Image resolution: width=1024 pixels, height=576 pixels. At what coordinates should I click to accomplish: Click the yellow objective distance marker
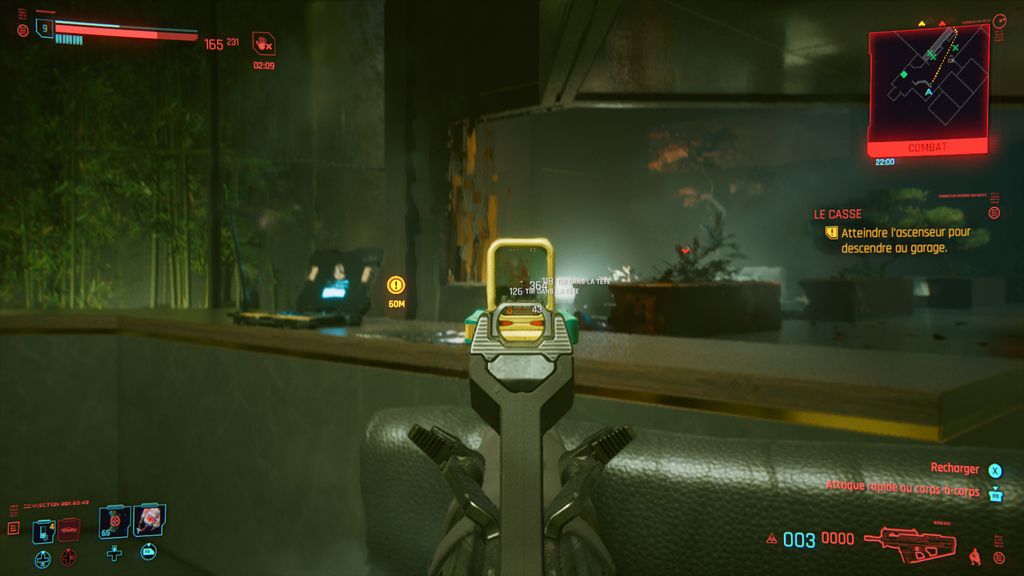point(396,285)
